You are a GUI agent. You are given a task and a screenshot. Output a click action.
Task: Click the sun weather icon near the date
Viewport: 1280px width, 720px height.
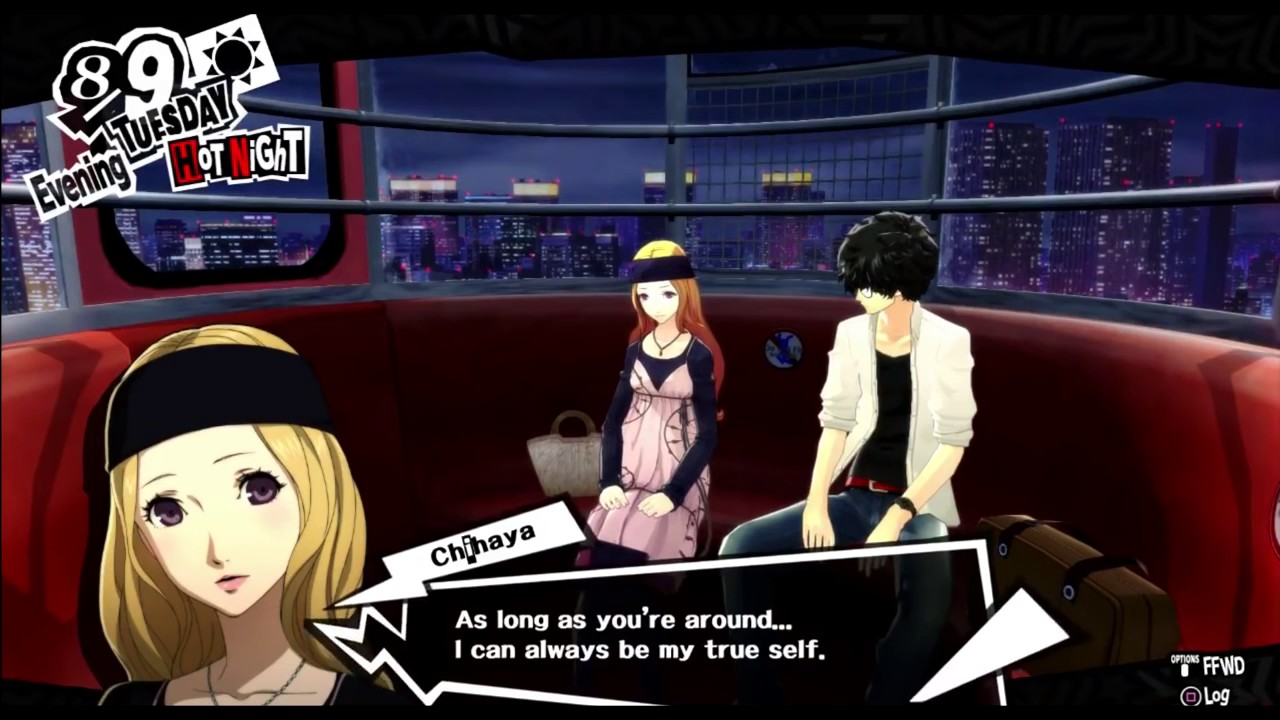click(x=232, y=55)
